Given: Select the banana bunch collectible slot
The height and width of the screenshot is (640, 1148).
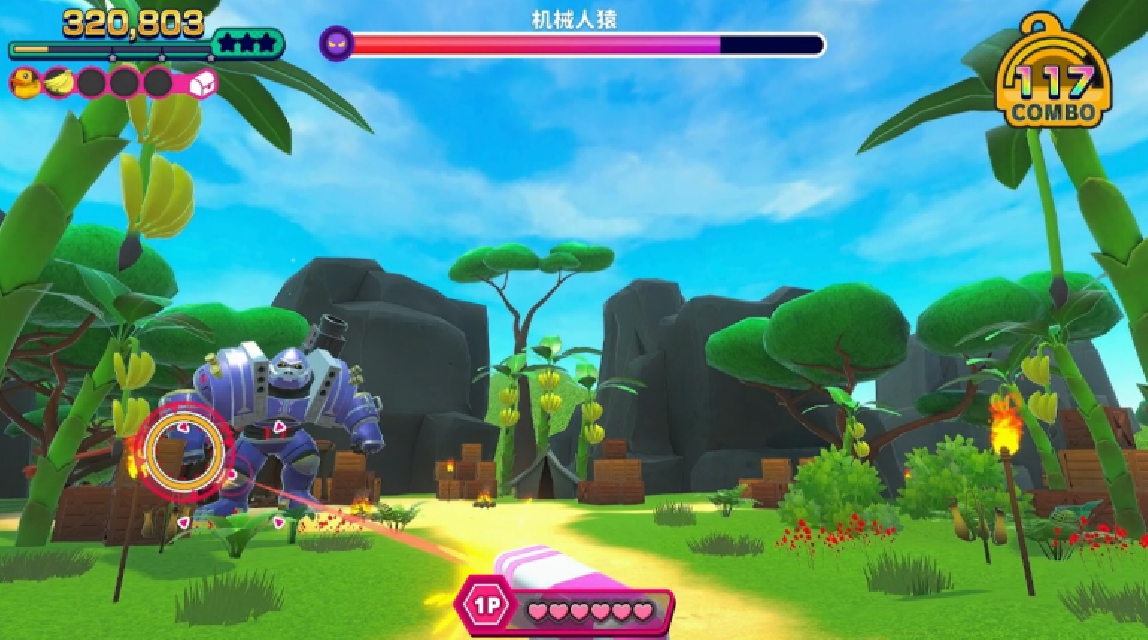Looking at the screenshot, I should point(59,83).
